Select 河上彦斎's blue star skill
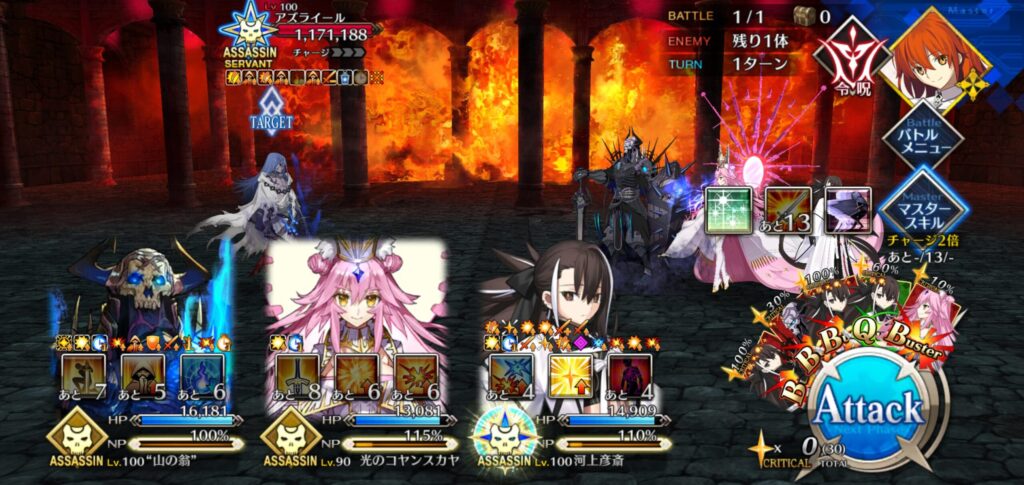1024x485 pixels. coord(512,374)
